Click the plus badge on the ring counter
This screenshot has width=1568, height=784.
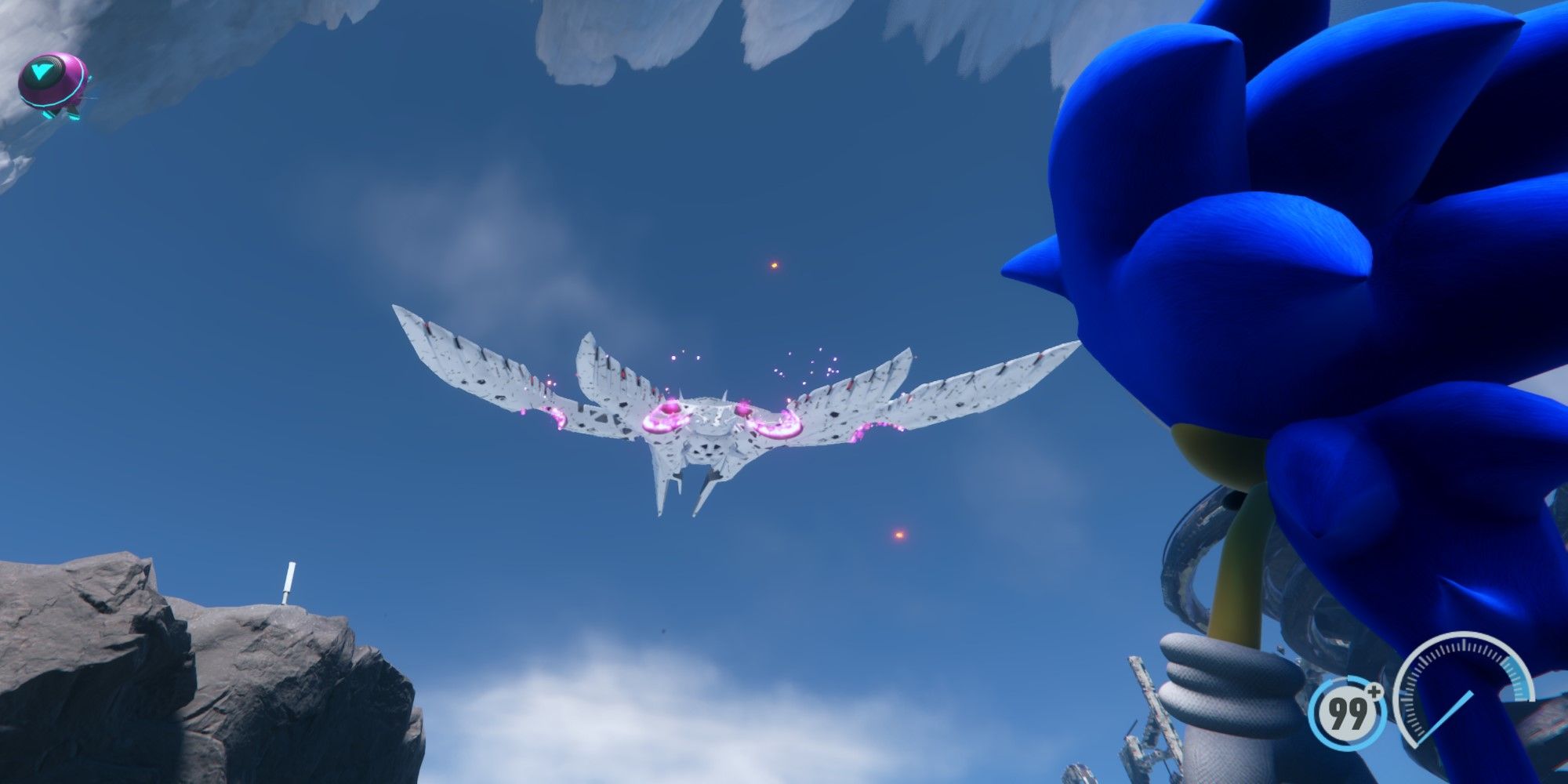(1374, 692)
